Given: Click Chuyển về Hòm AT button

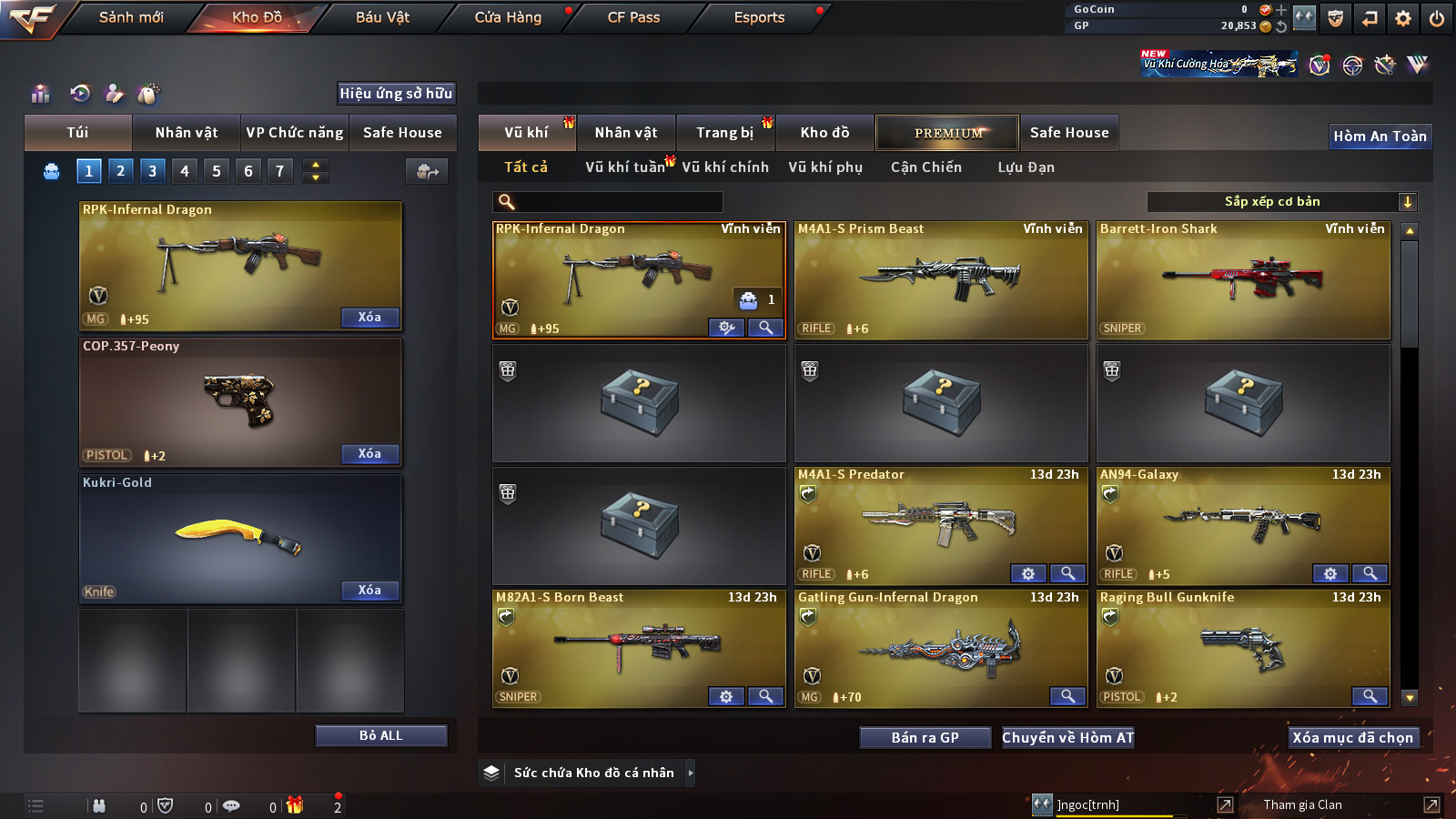Looking at the screenshot, I should [1067, 738].
